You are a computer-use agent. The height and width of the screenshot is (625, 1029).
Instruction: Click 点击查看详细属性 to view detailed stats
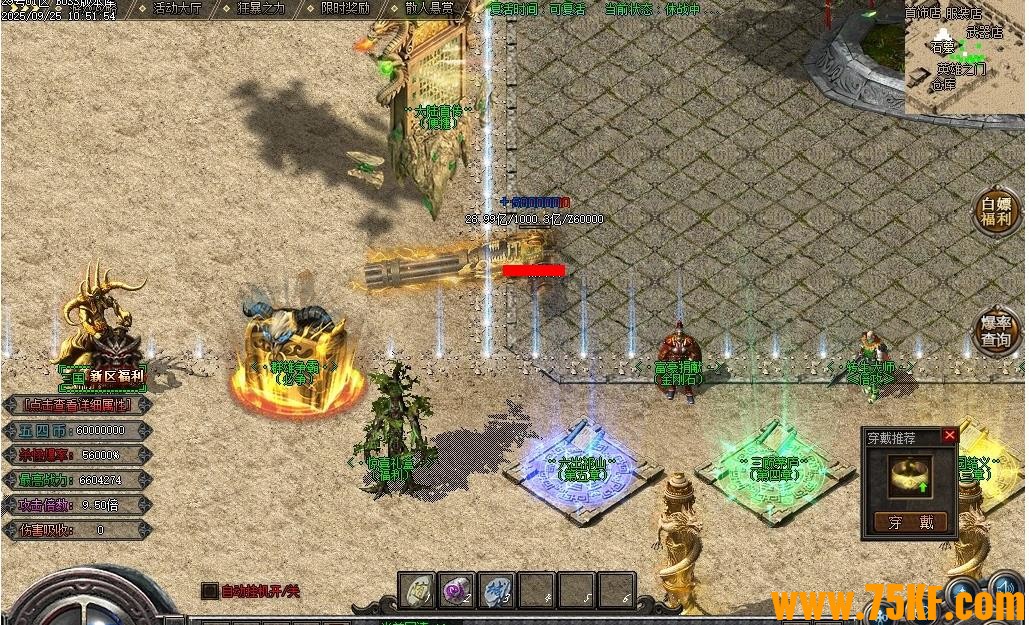click(77, 405)
